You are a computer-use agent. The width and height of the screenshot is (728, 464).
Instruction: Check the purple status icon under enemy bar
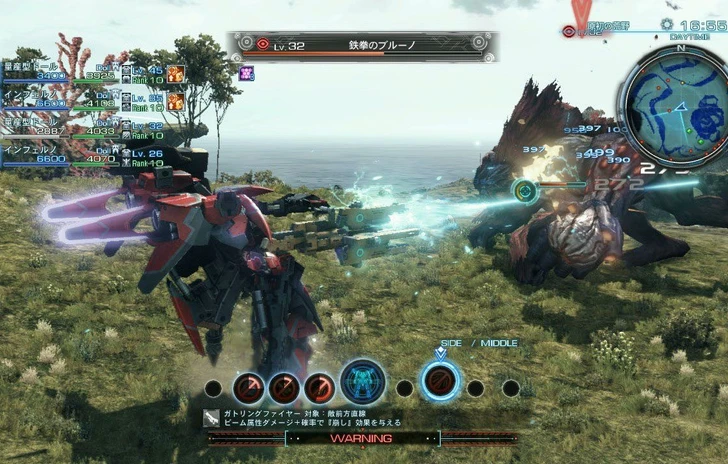point(246,72)
